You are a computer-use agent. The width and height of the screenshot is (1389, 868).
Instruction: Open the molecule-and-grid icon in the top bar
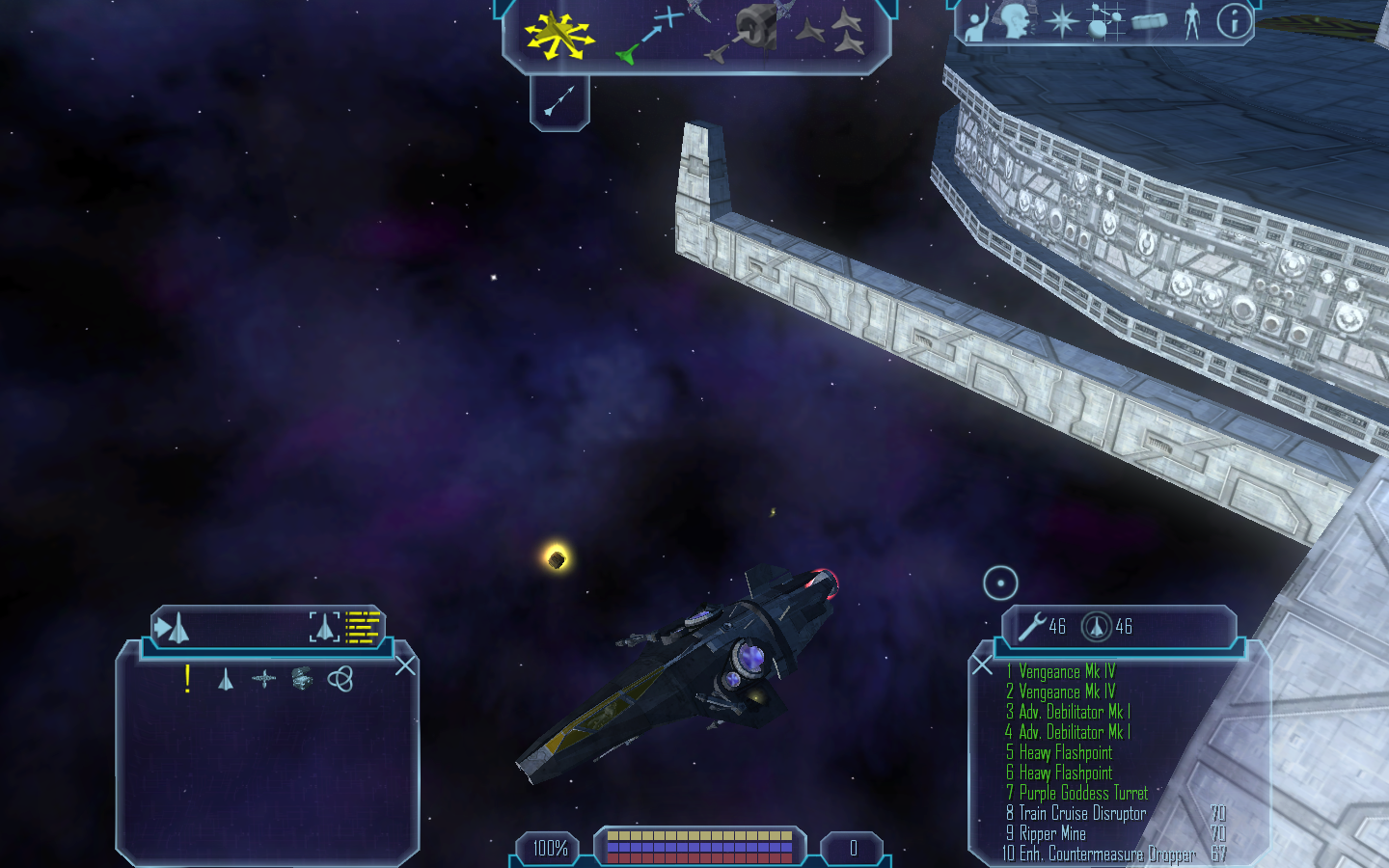coord(1105,21)
